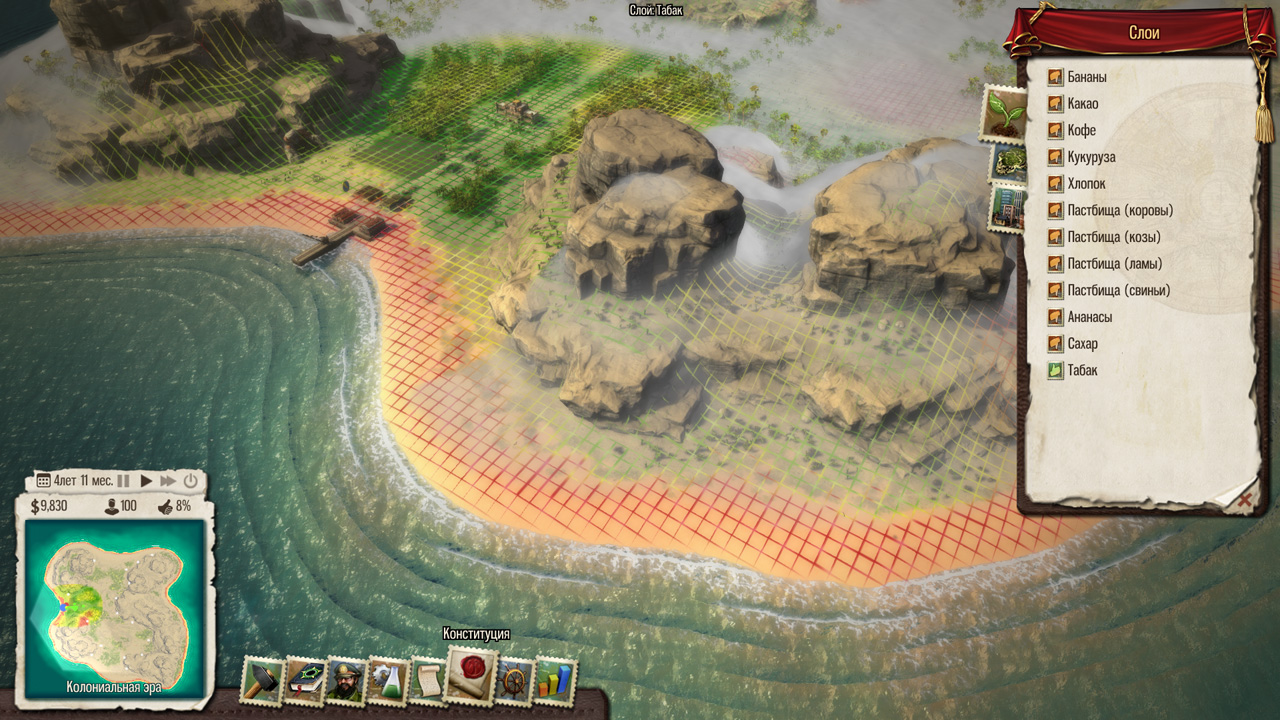Choose the Кофе layer entry

click(1081, 131)
